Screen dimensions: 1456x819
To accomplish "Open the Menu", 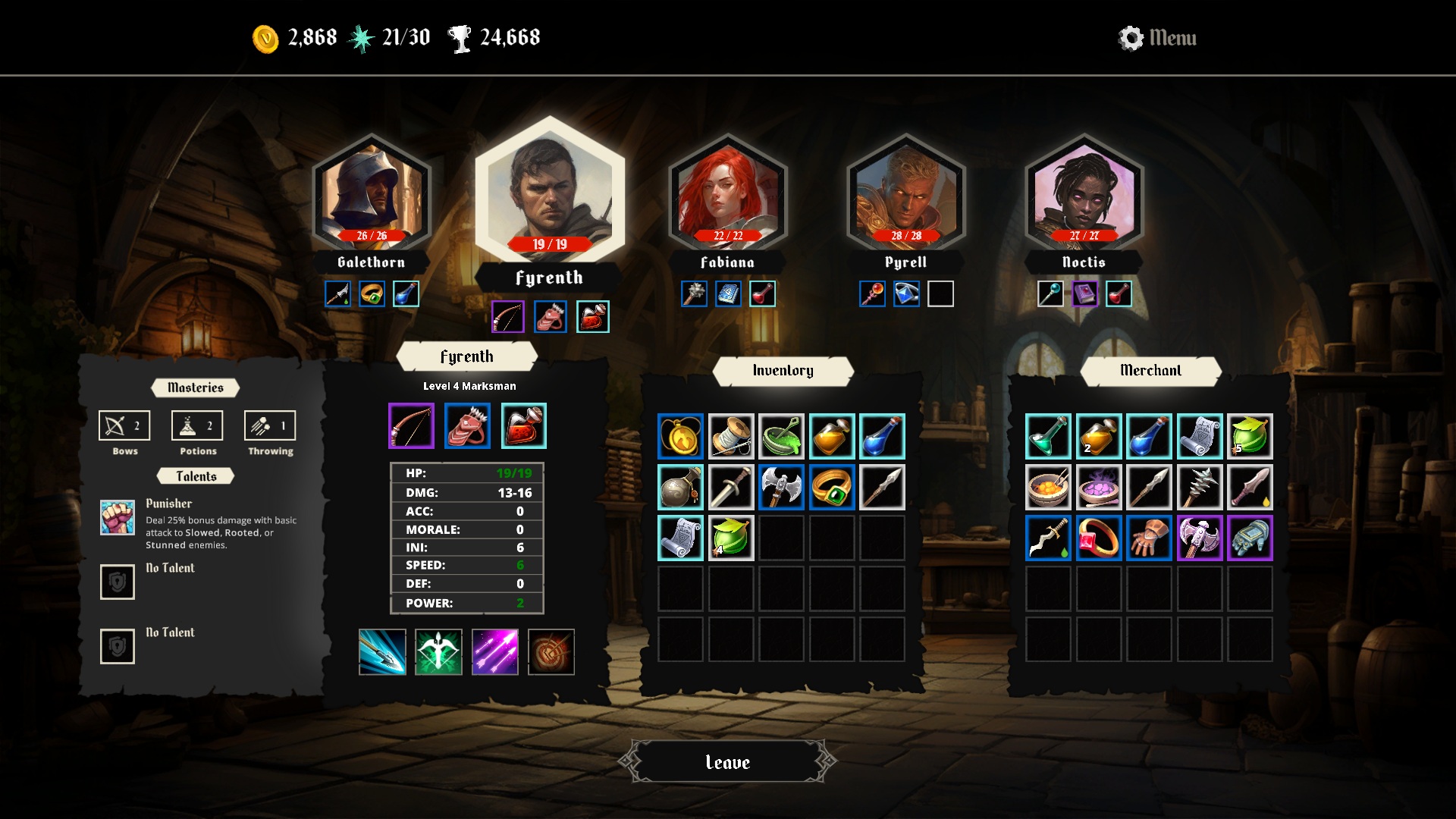I will coord(1158,38).
